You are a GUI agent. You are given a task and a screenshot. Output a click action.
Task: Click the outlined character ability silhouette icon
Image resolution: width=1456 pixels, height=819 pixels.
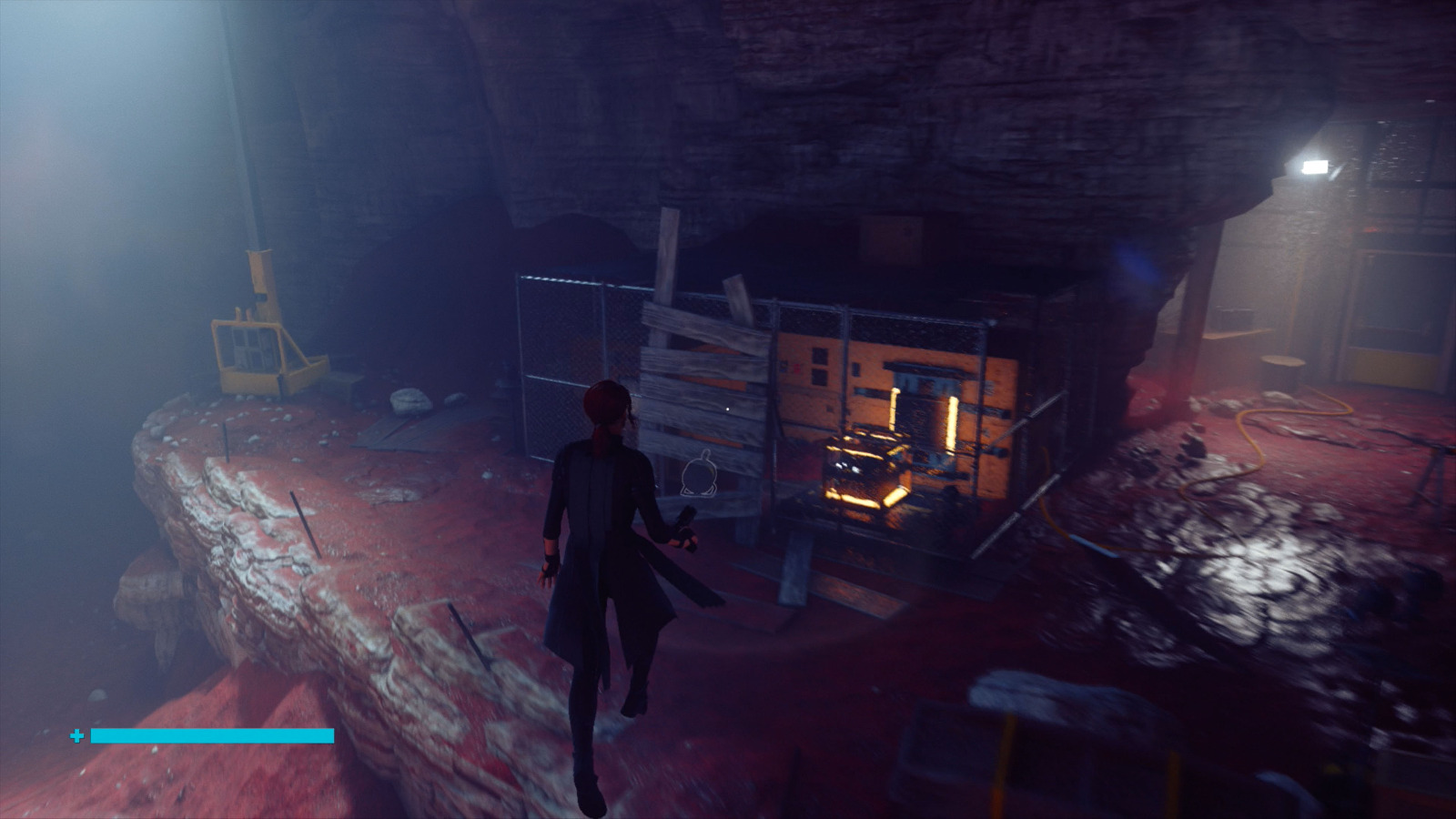pos(697,474)
